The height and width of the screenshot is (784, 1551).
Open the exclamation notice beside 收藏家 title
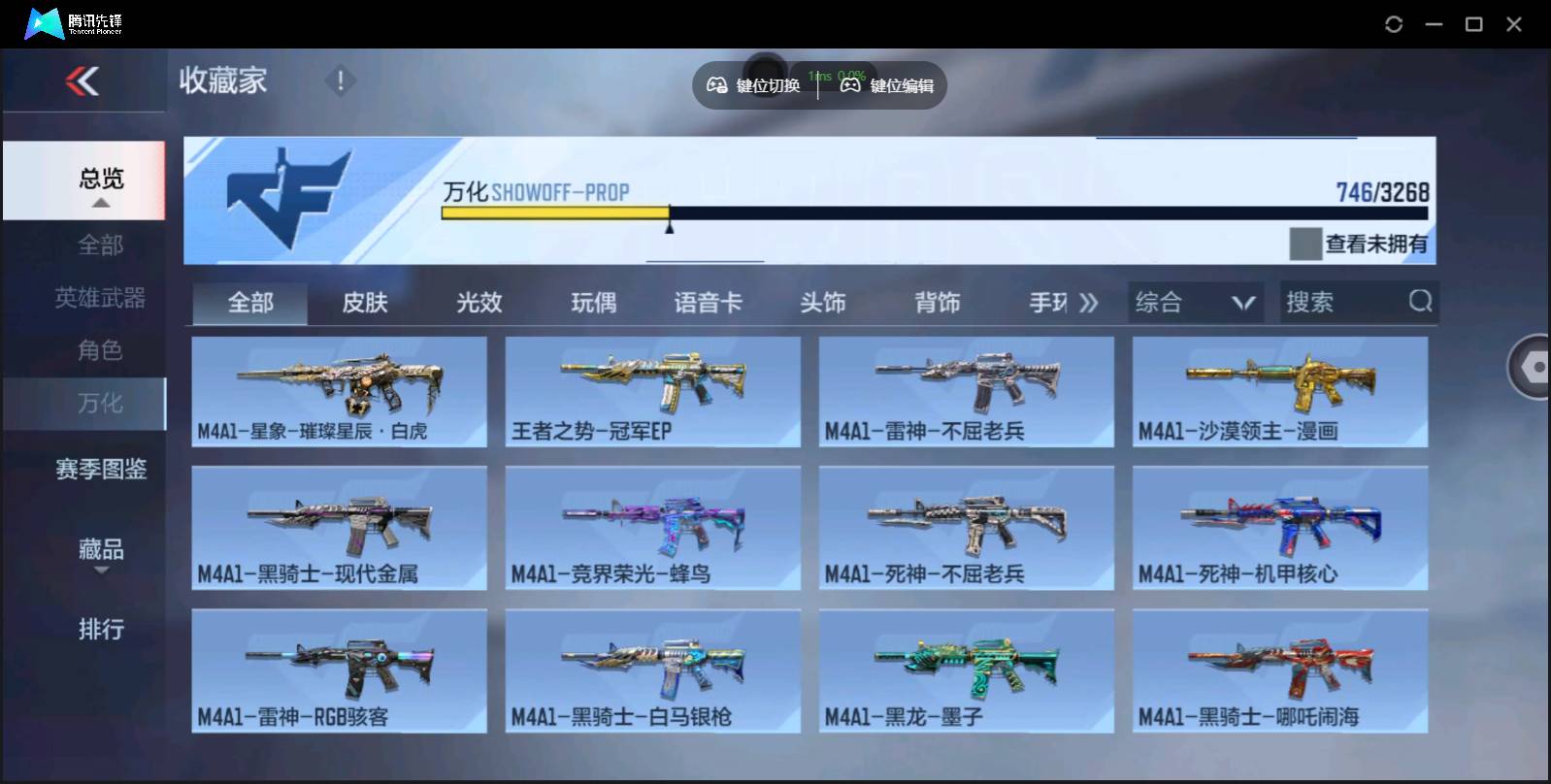tap(340, 82)
